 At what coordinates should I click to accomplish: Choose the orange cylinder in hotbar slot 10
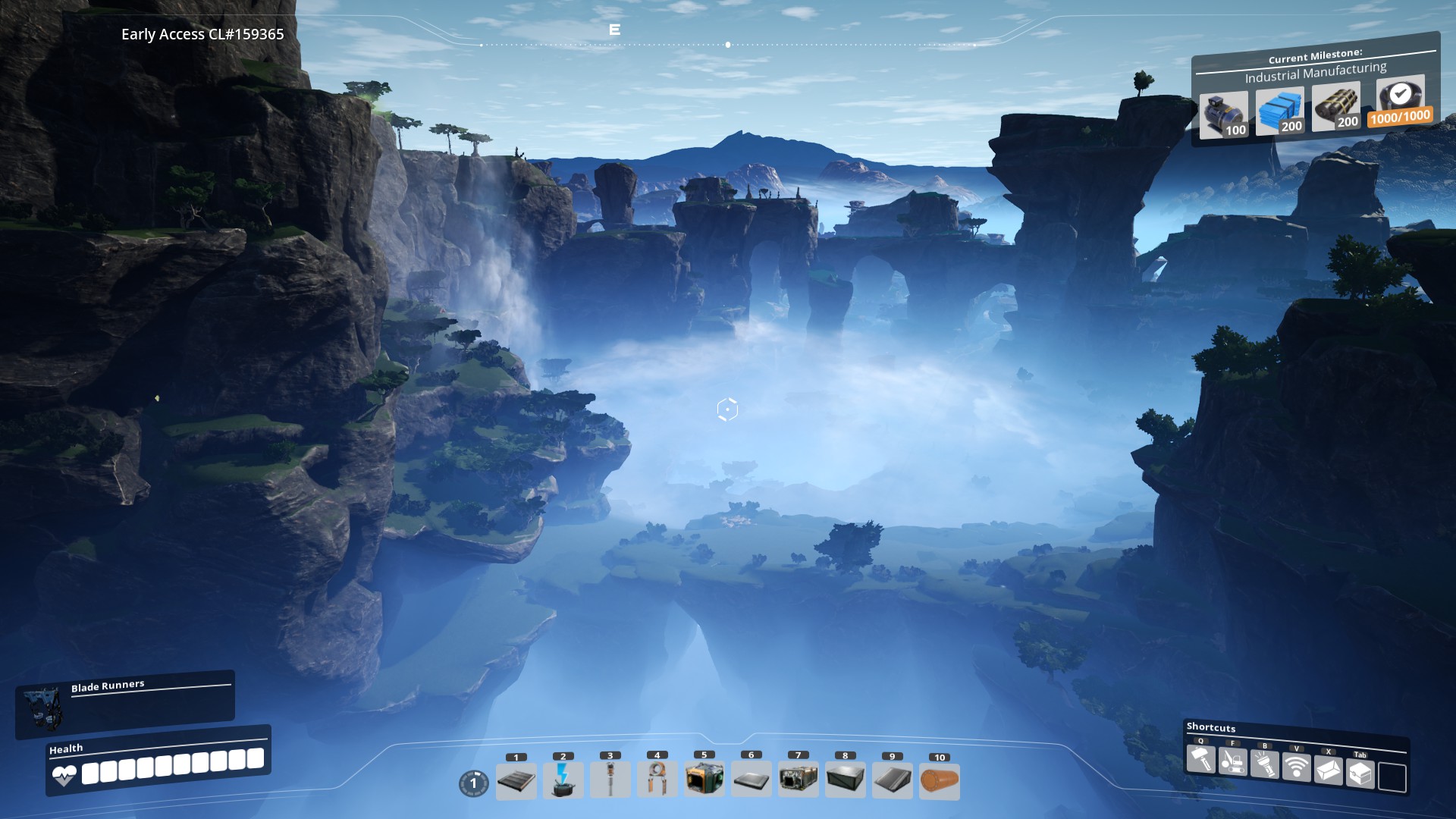click(940, 781)
